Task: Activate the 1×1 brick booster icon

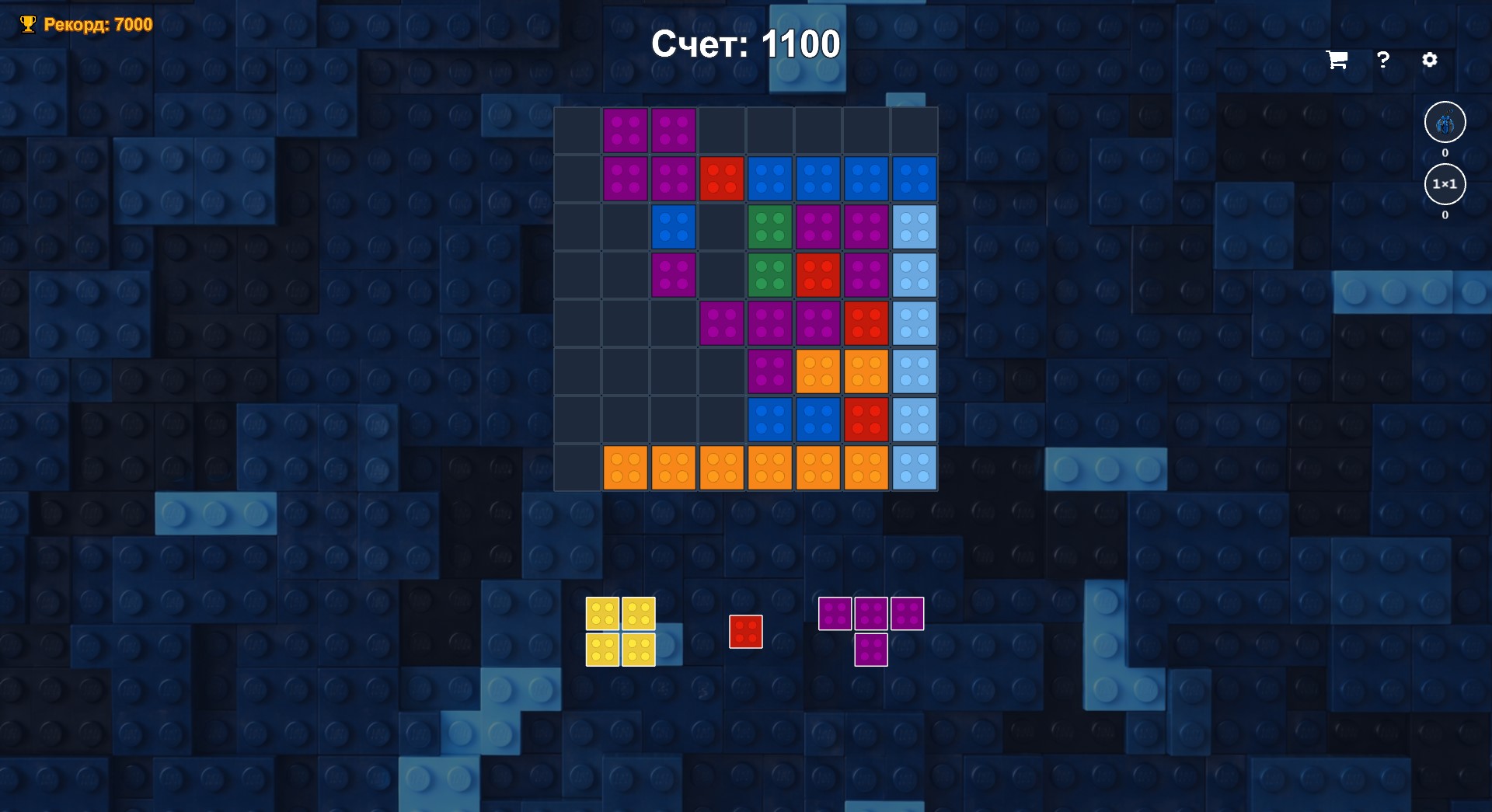Action: coord(1444,184)
